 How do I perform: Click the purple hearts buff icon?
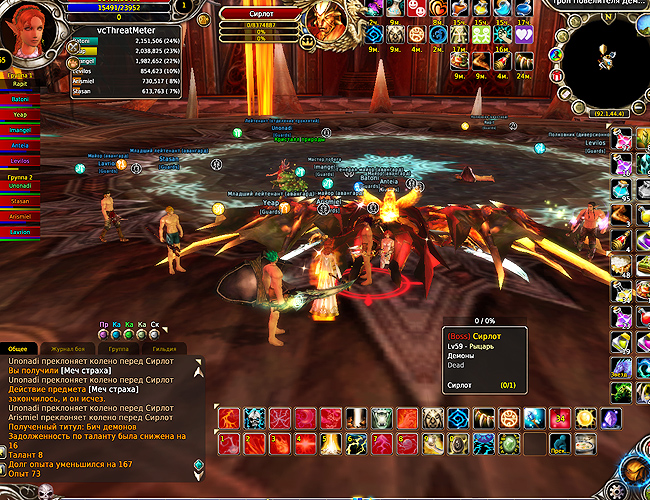pos(525,34)
